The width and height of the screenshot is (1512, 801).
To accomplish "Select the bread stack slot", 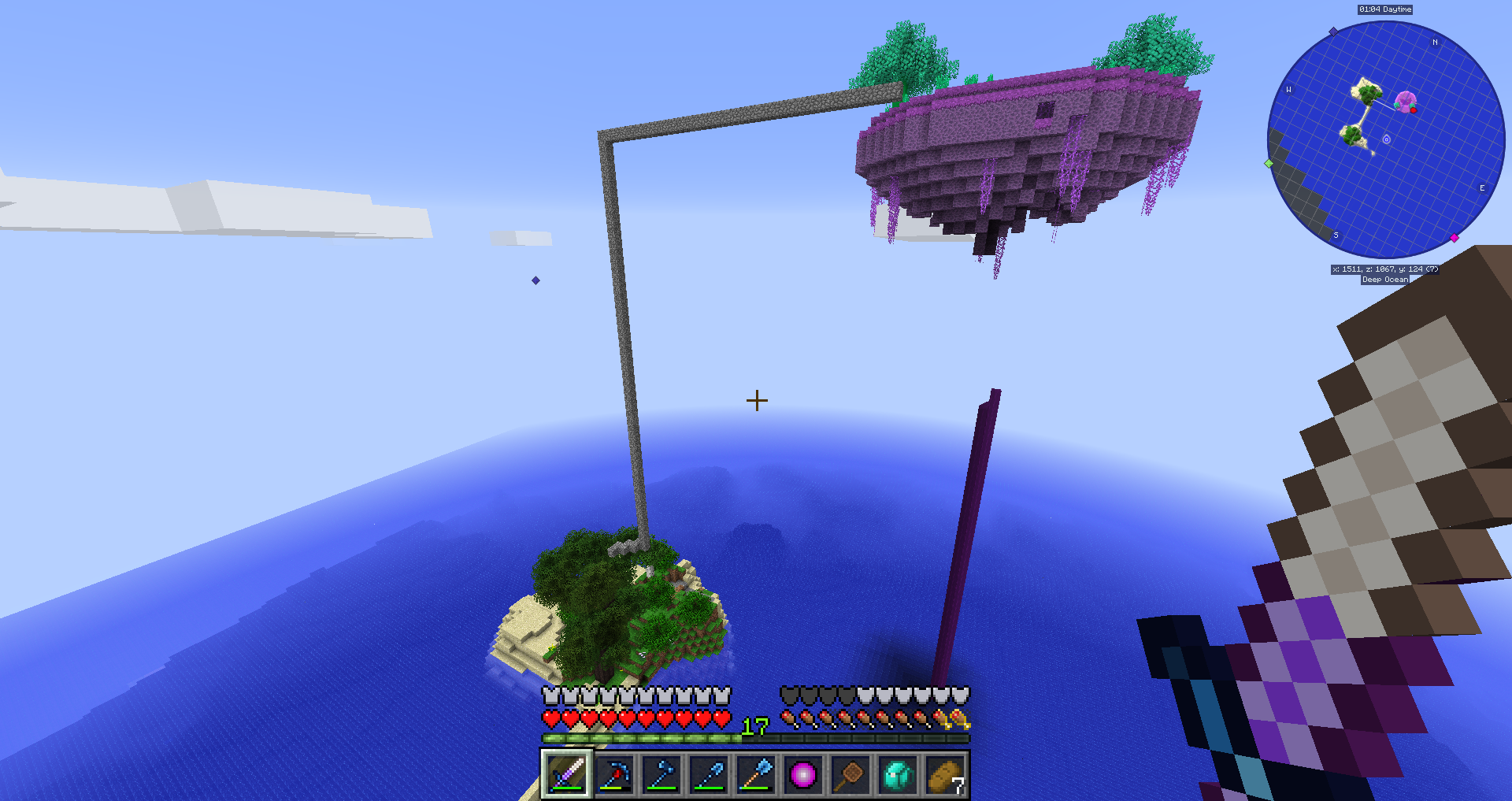I will point(945,774).
